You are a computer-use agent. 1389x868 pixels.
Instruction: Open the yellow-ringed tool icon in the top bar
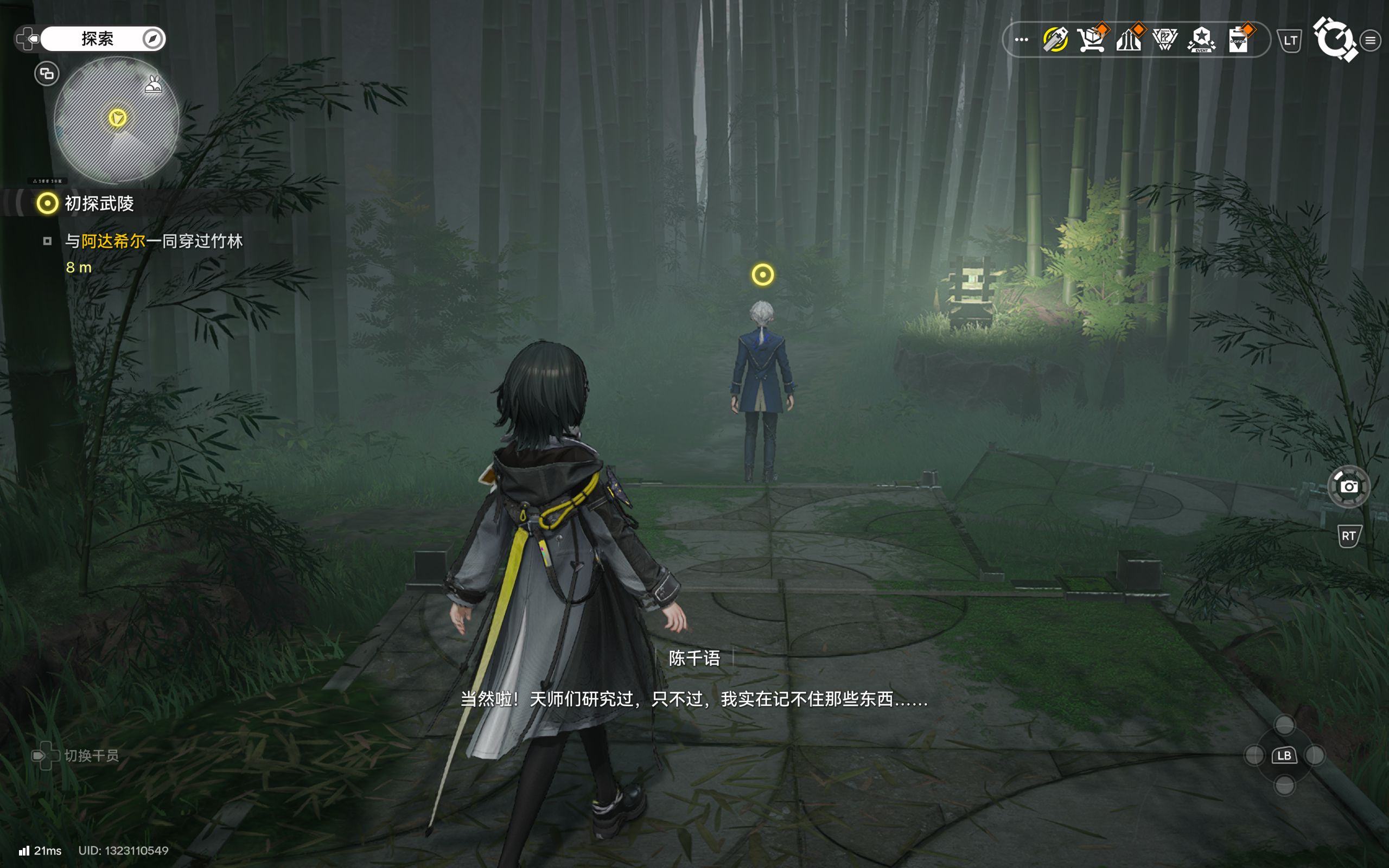[1055, 40]
